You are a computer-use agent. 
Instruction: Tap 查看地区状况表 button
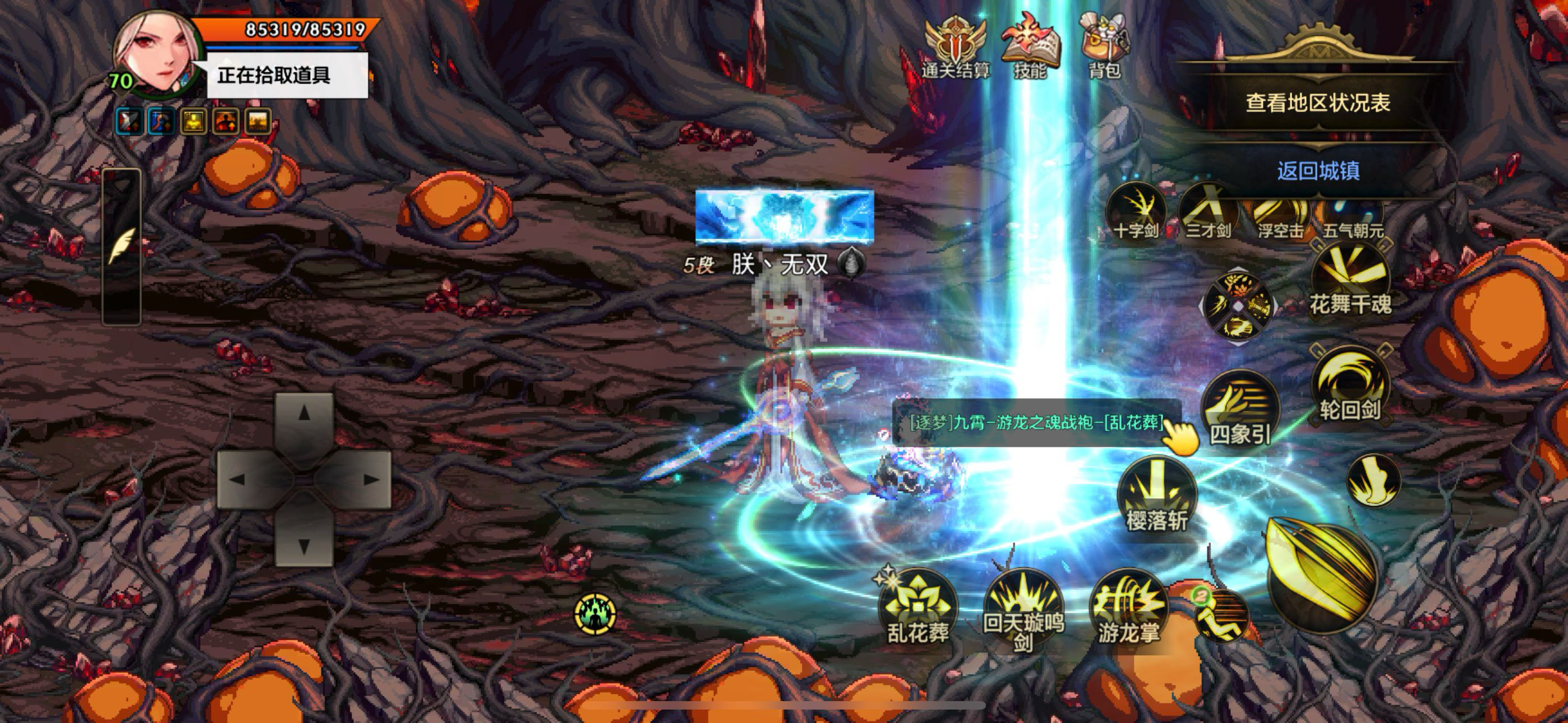(x=1318, y=103)
